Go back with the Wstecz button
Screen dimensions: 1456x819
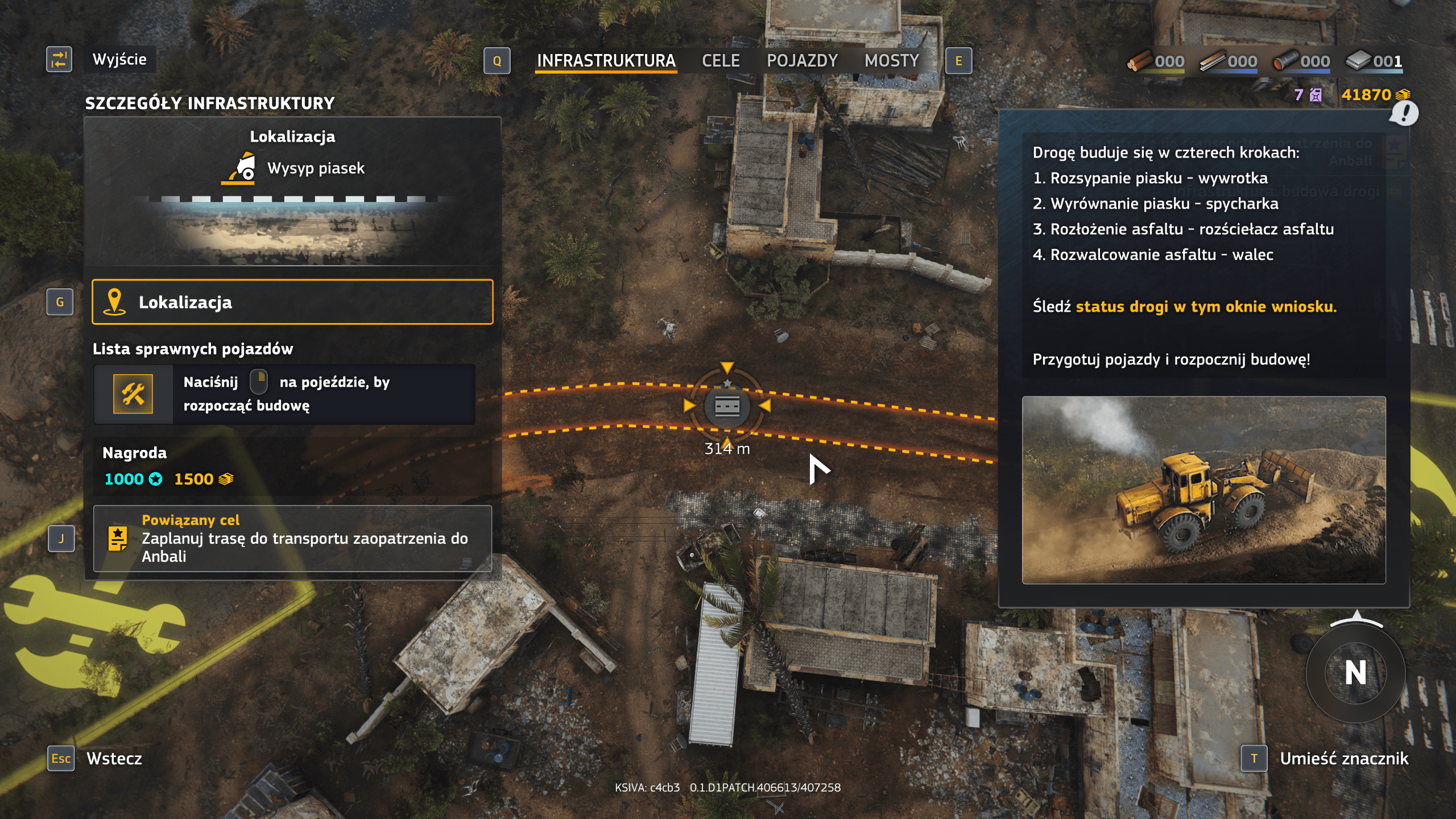point(114,758)
